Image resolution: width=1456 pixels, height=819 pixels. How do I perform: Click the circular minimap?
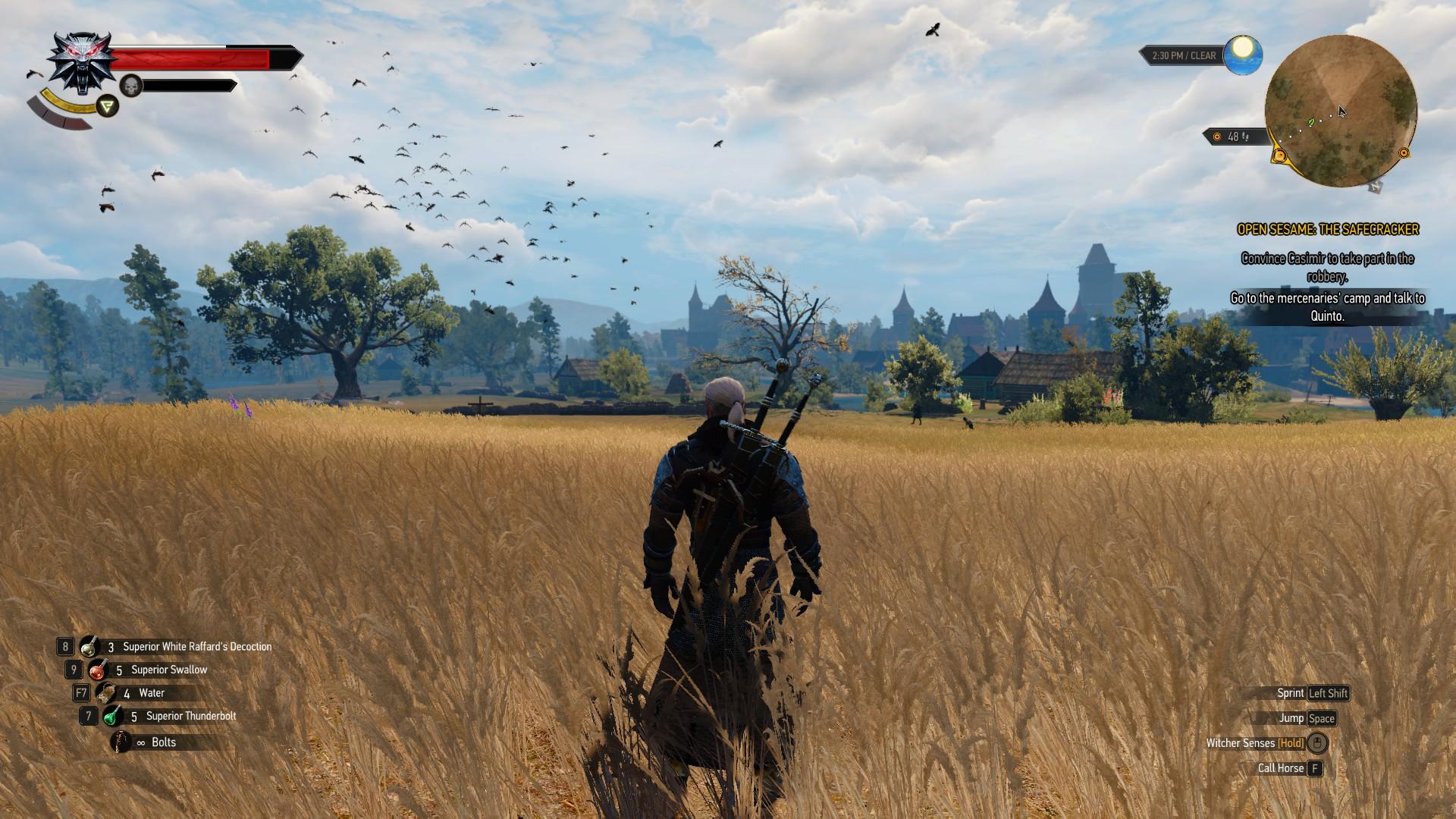[1340, 111]
